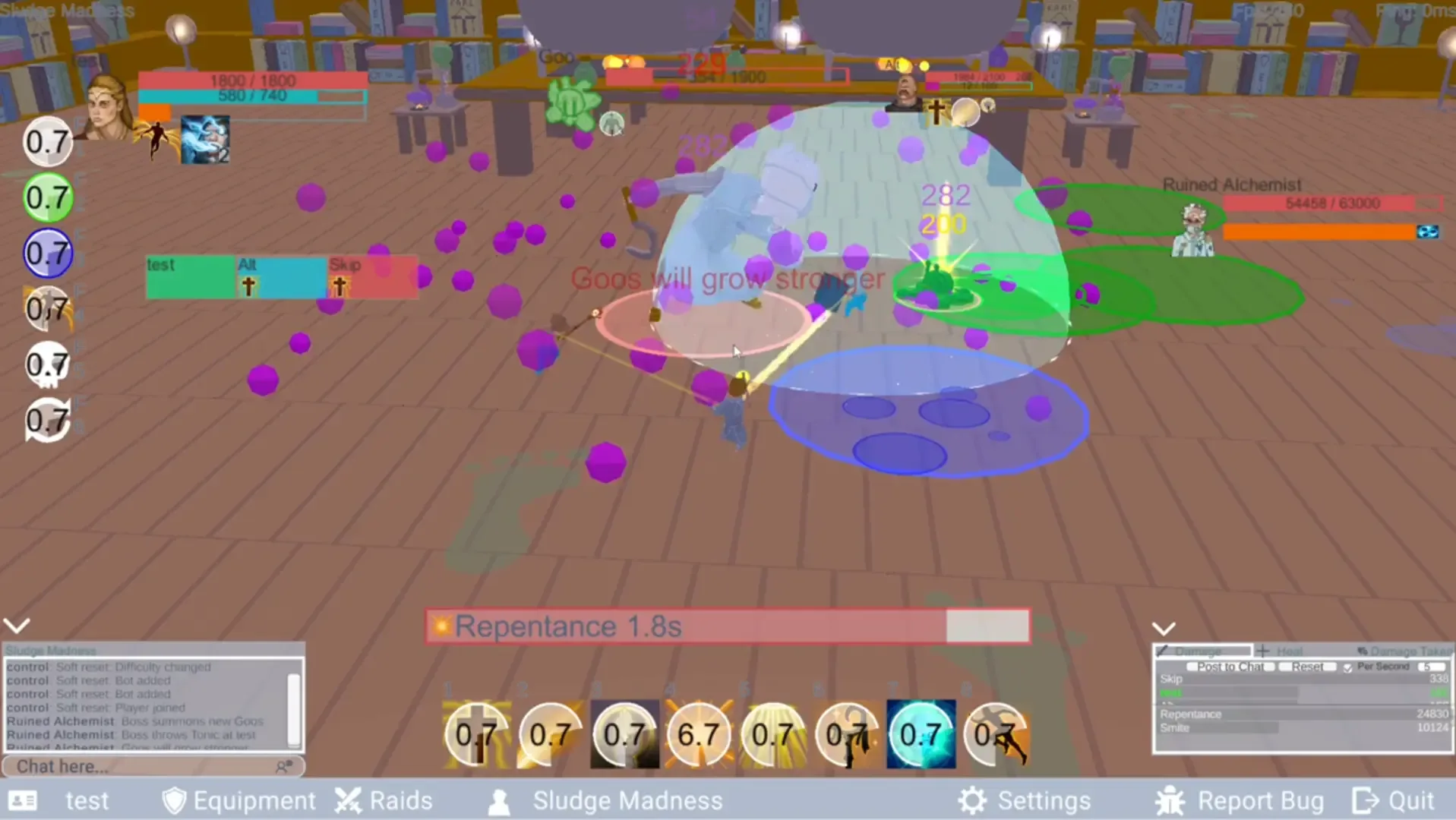This screenshot has height=820, width=1456.
Task: Reset the damage meter
Action: pyautogui.click(x=1307, y=667)
